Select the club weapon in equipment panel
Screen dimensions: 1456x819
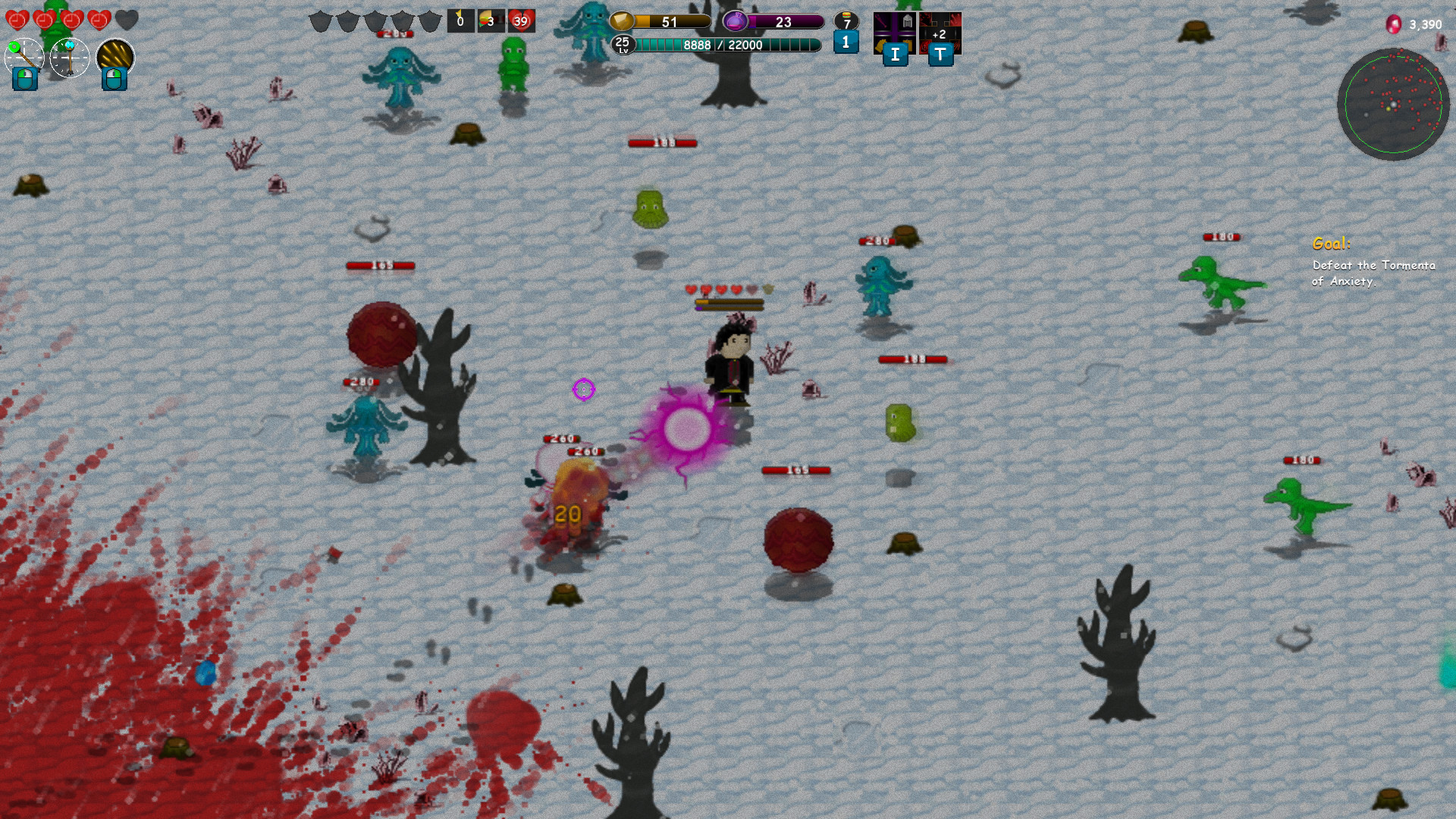[x=882, y=20]
